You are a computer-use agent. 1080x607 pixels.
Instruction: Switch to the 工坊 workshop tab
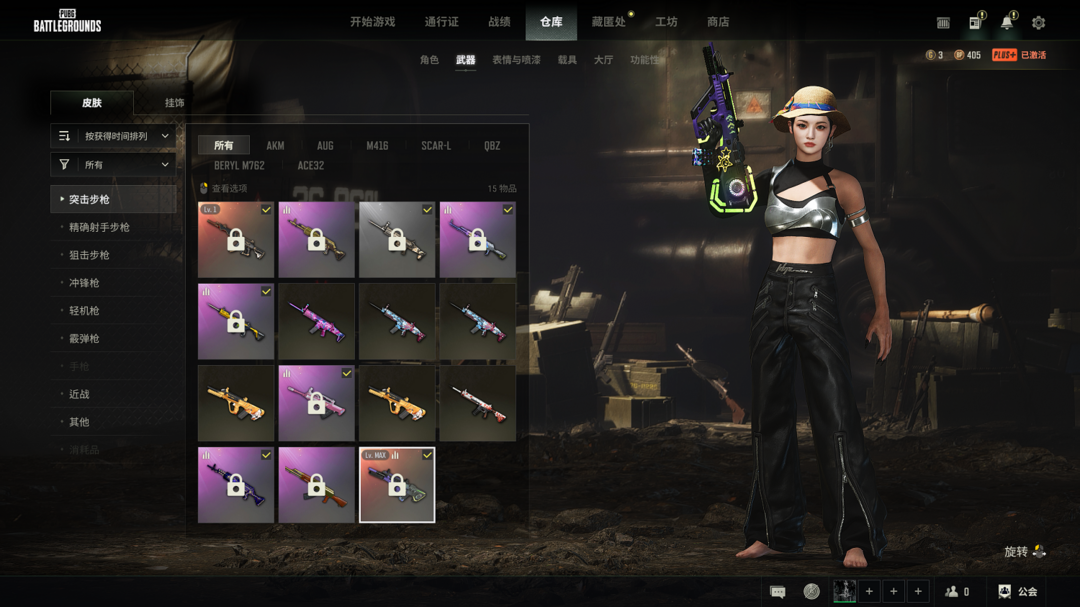coord(666,22)
